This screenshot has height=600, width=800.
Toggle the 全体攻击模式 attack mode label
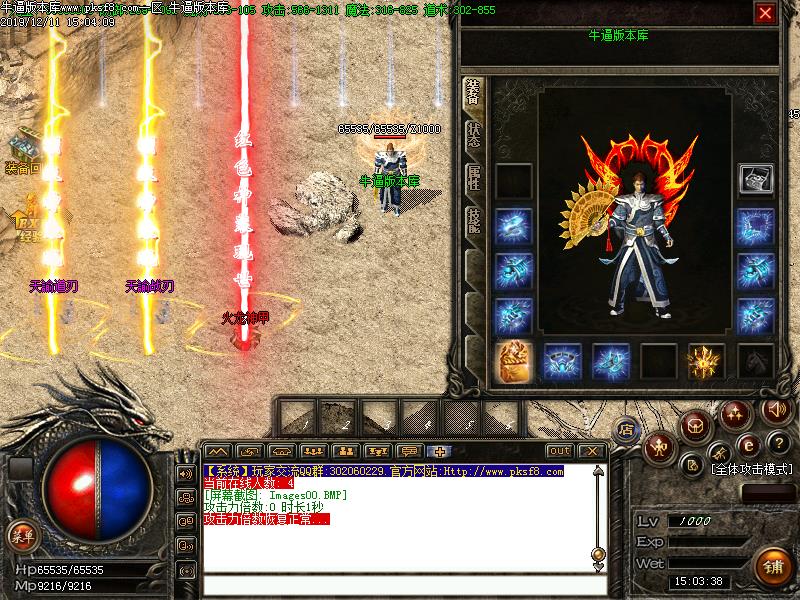pyautogui.click(x=752, y=467)
